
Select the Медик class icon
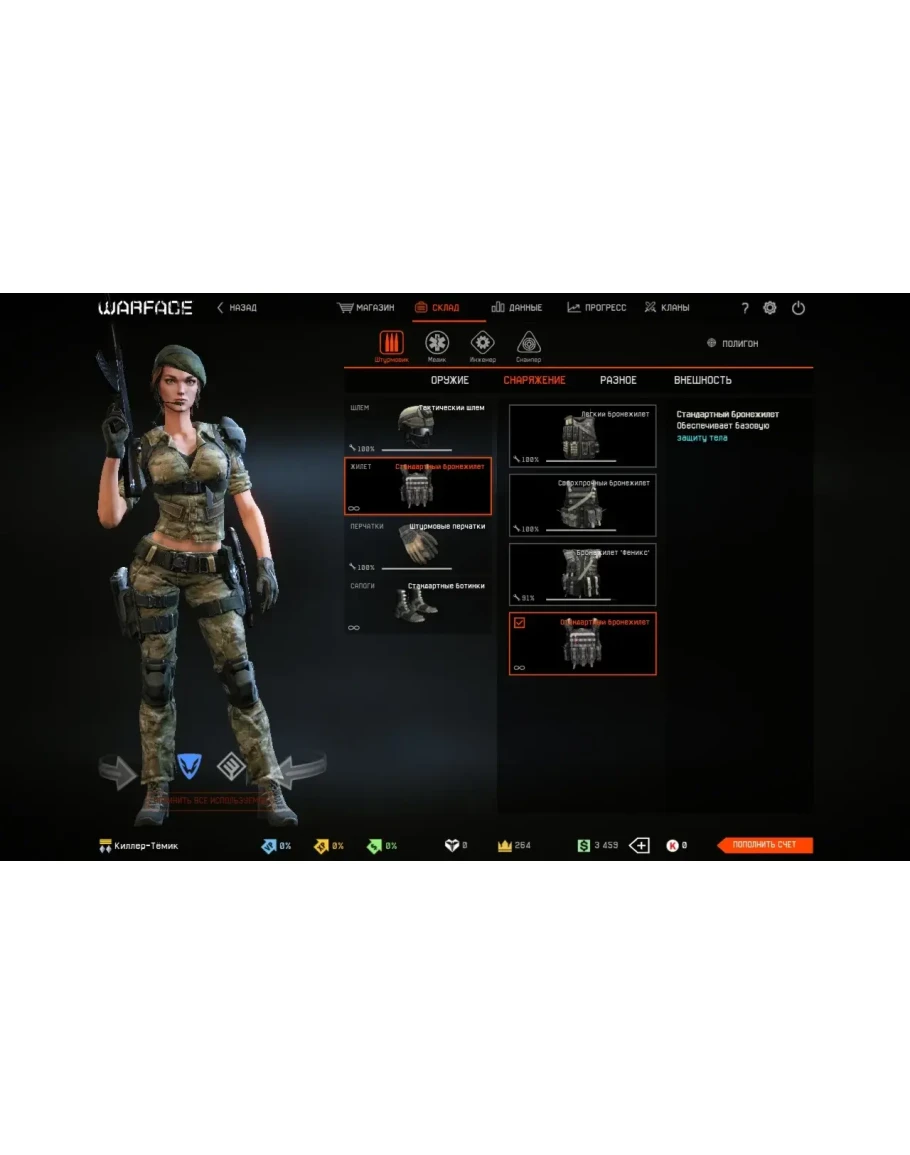[437, 344]
